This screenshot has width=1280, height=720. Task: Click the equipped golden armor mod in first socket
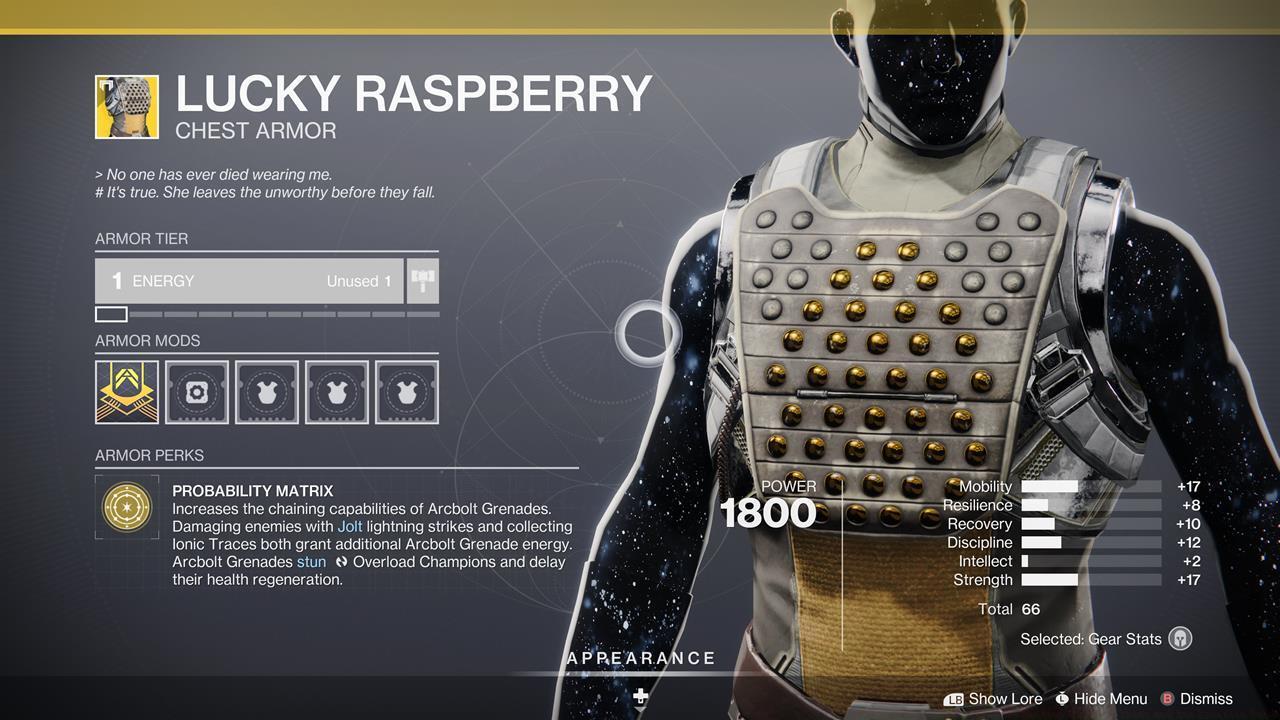tap(126, 392)
